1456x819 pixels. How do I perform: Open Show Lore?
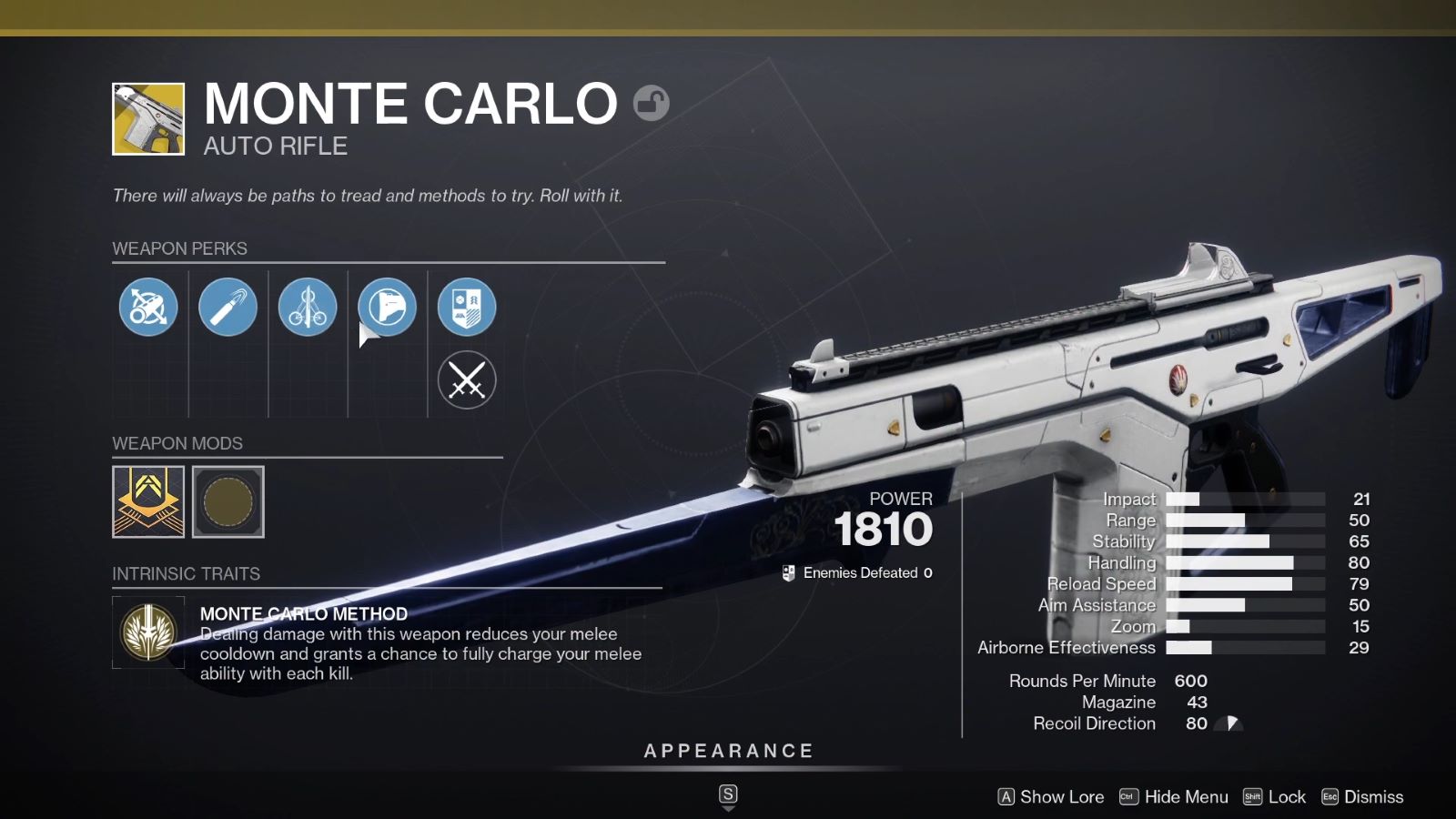tap(1051, 796)
